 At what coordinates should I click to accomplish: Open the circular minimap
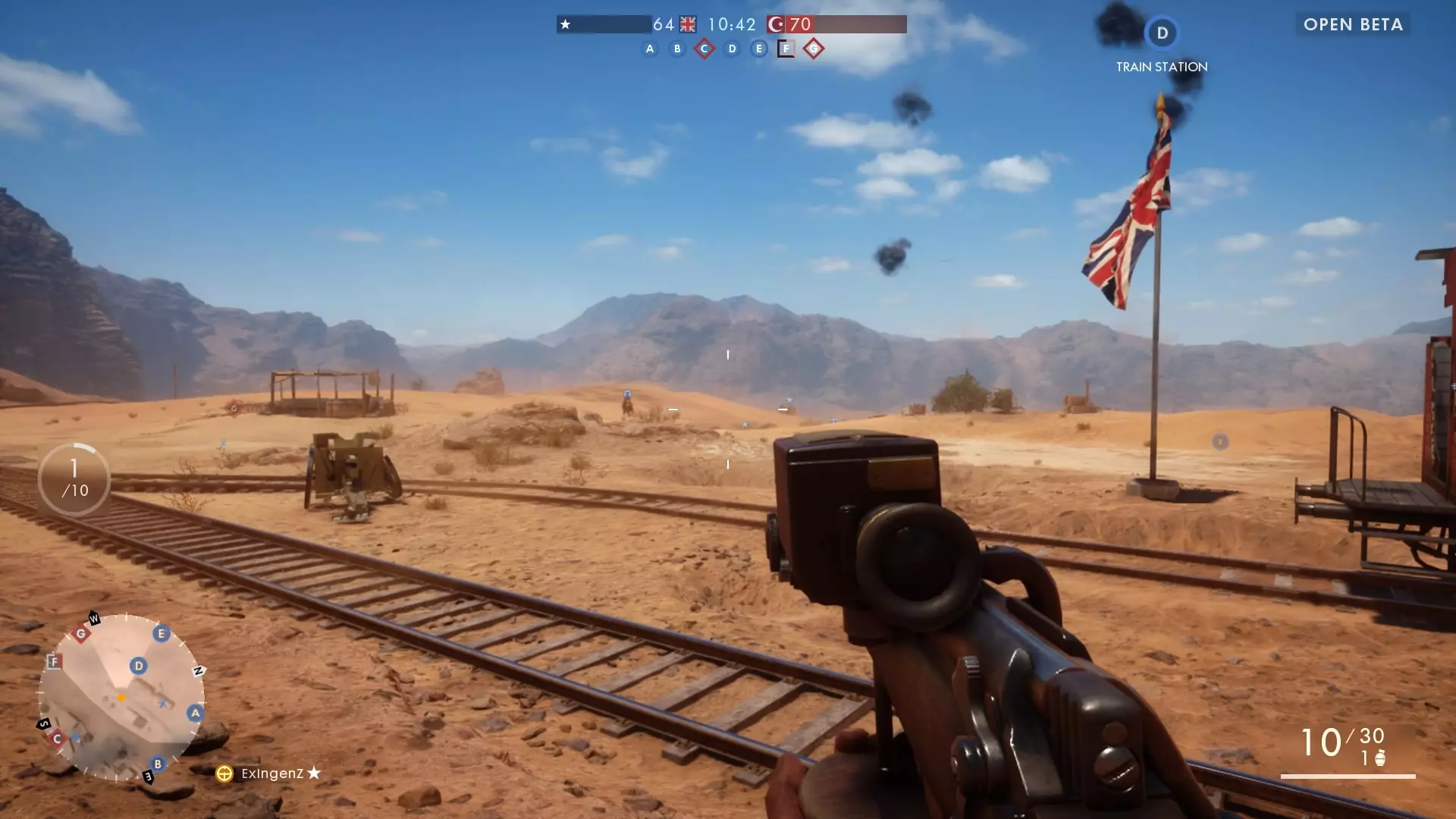click(121, 698)
